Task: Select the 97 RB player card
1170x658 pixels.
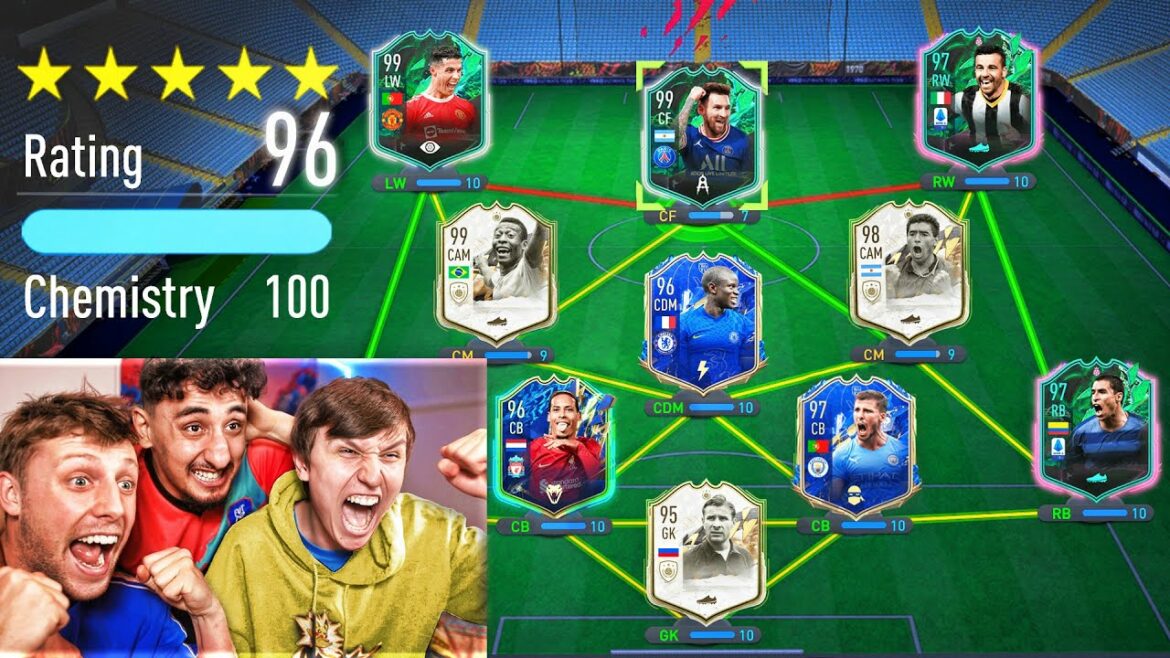Action: point(1094,428)
